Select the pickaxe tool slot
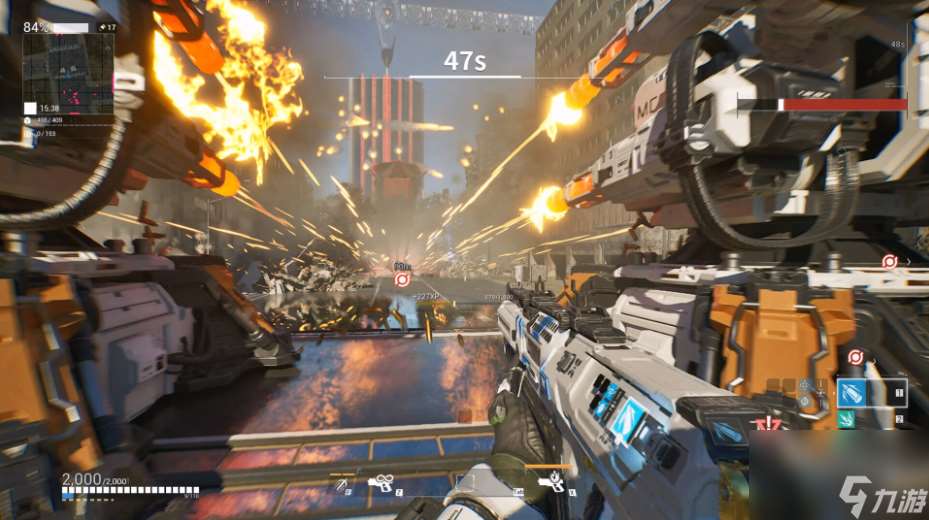Image resolution: width=929 pixels, height=520 pixels. [x=343, y=484]
